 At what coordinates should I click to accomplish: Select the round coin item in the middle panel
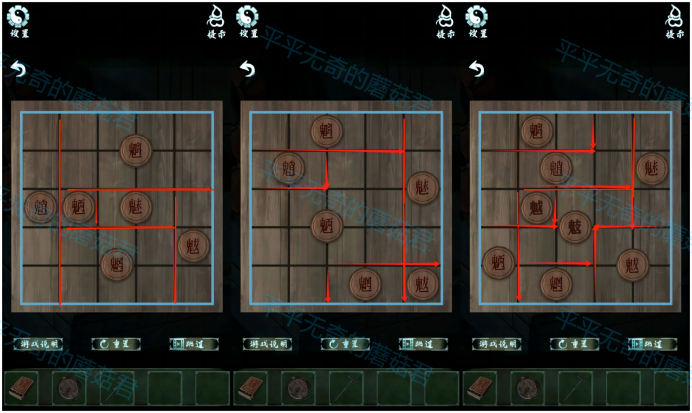(x=298, y=387)
